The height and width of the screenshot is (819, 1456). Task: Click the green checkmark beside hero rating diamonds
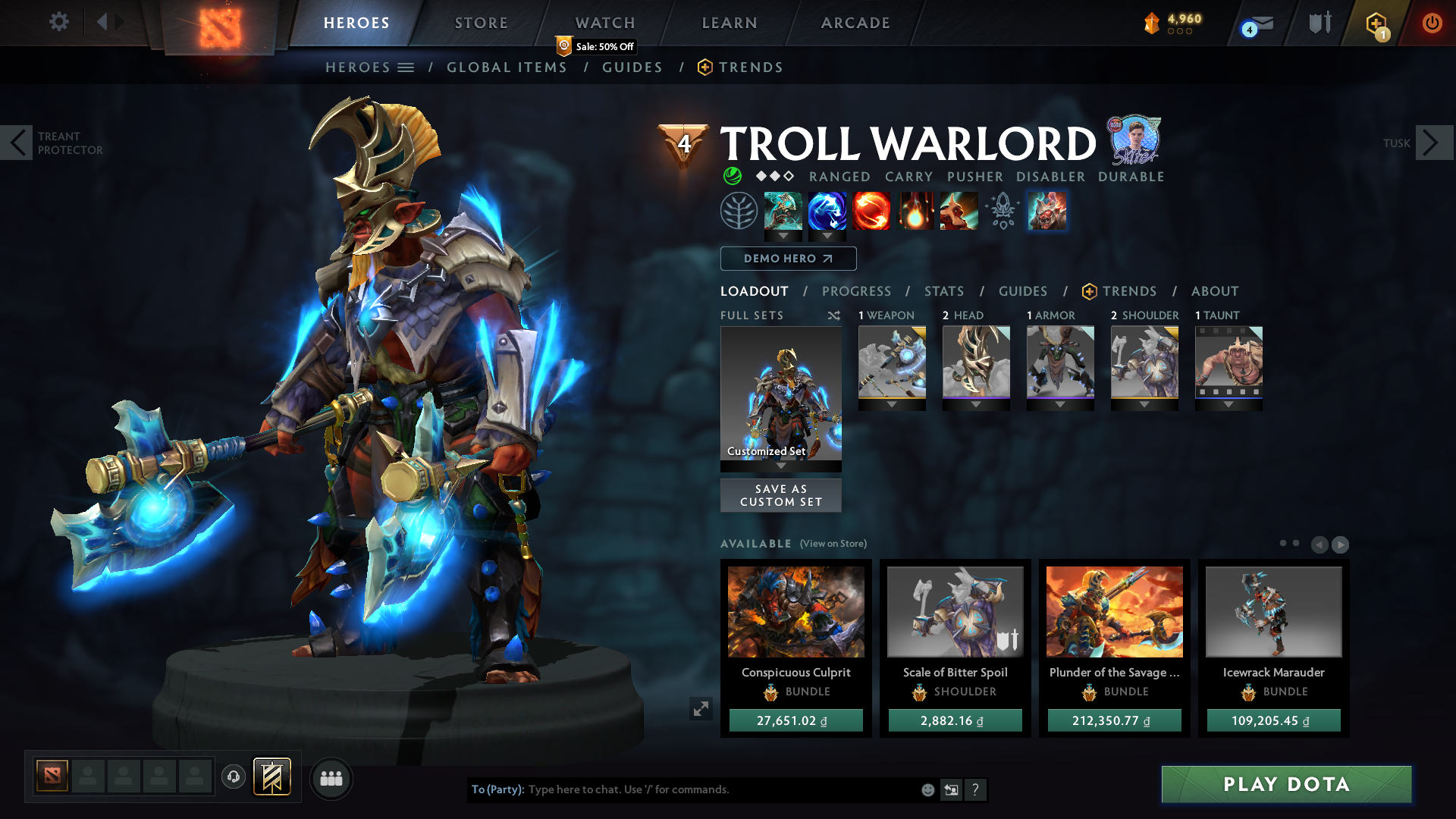coord(732,176)
